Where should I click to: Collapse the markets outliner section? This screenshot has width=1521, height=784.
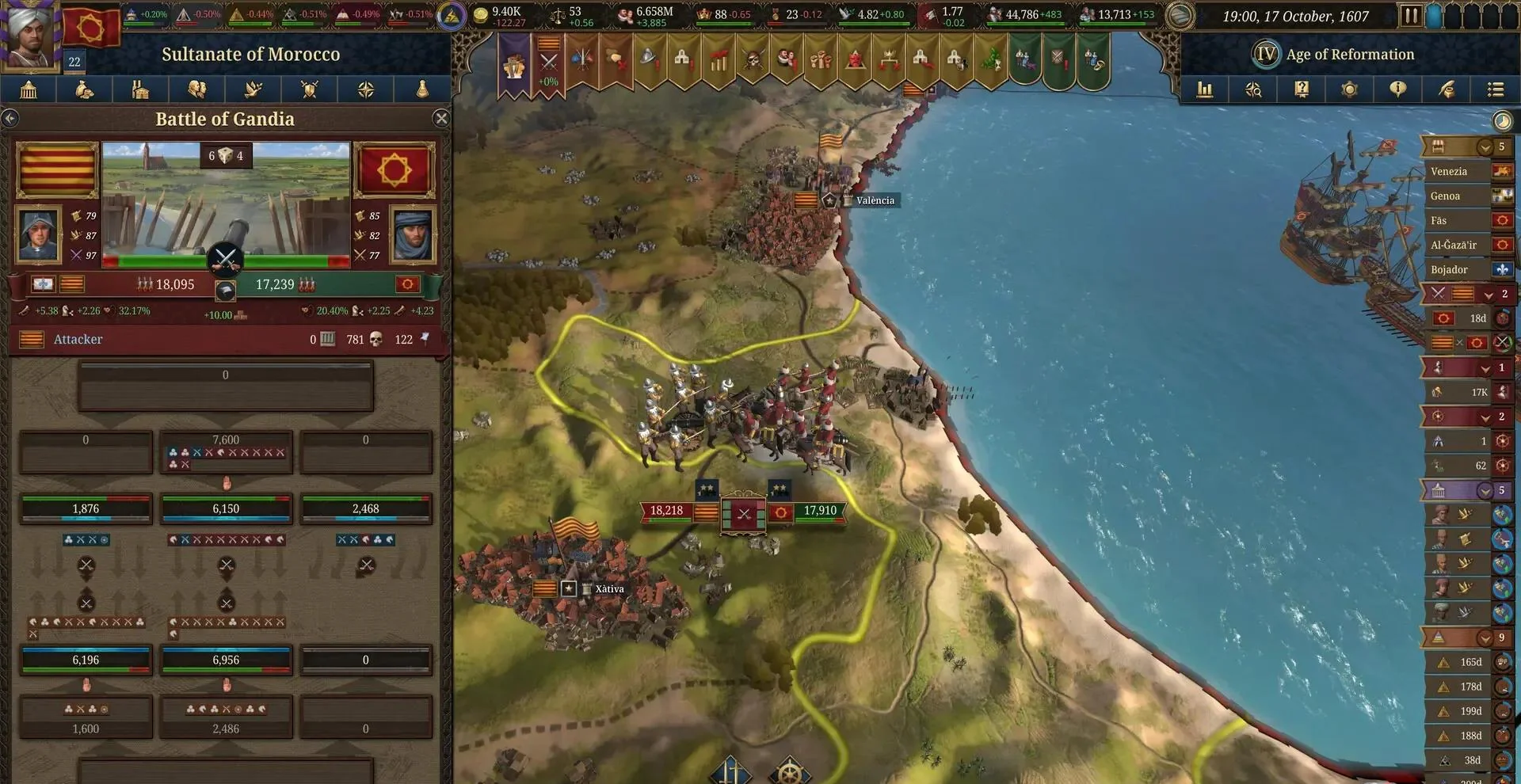[x=1485, y=147]
